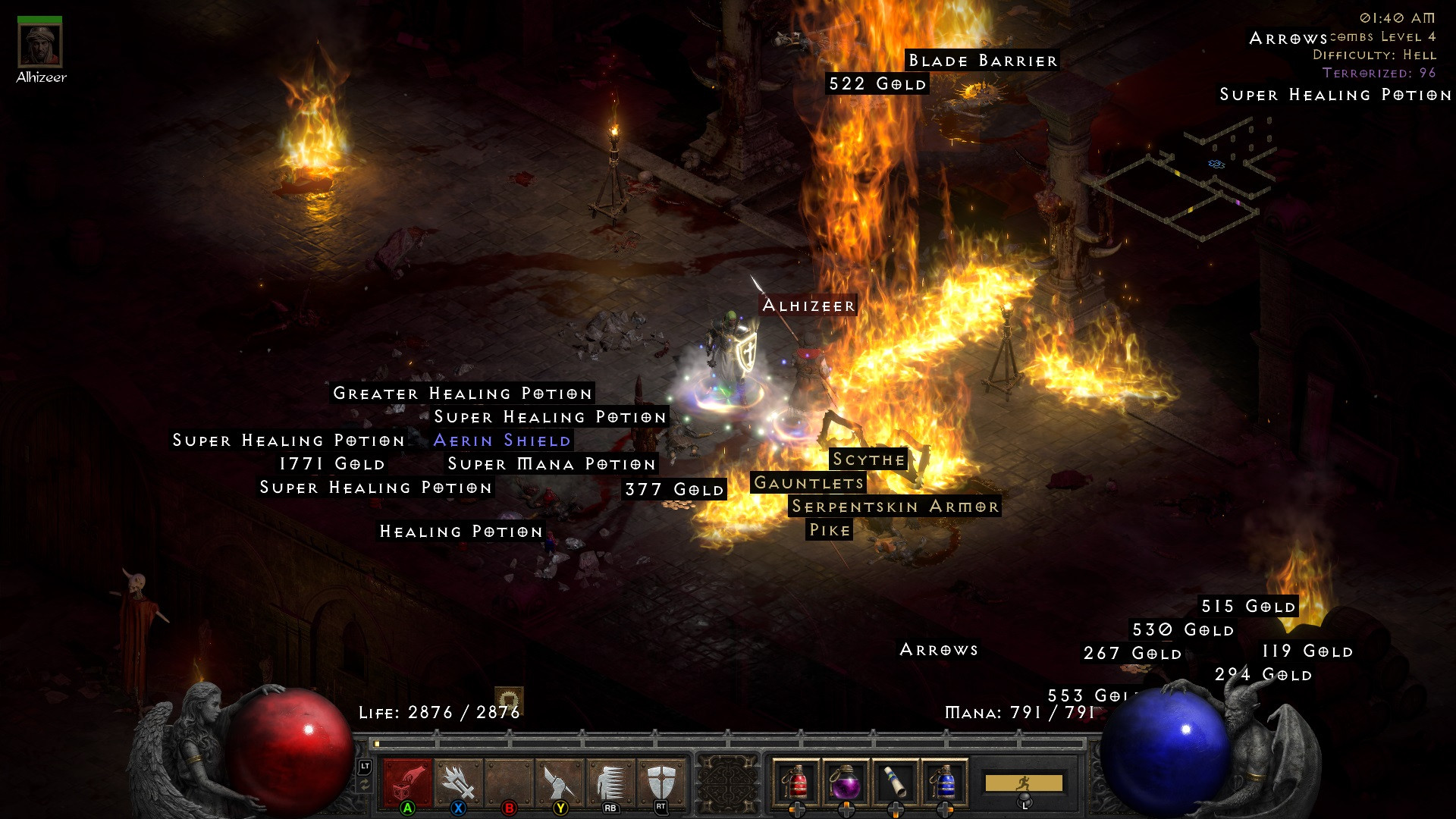The height and width of the screenshot is (819, 1456).
Task: Toggle the run/walk mode button
Action: click(1024, 781)
